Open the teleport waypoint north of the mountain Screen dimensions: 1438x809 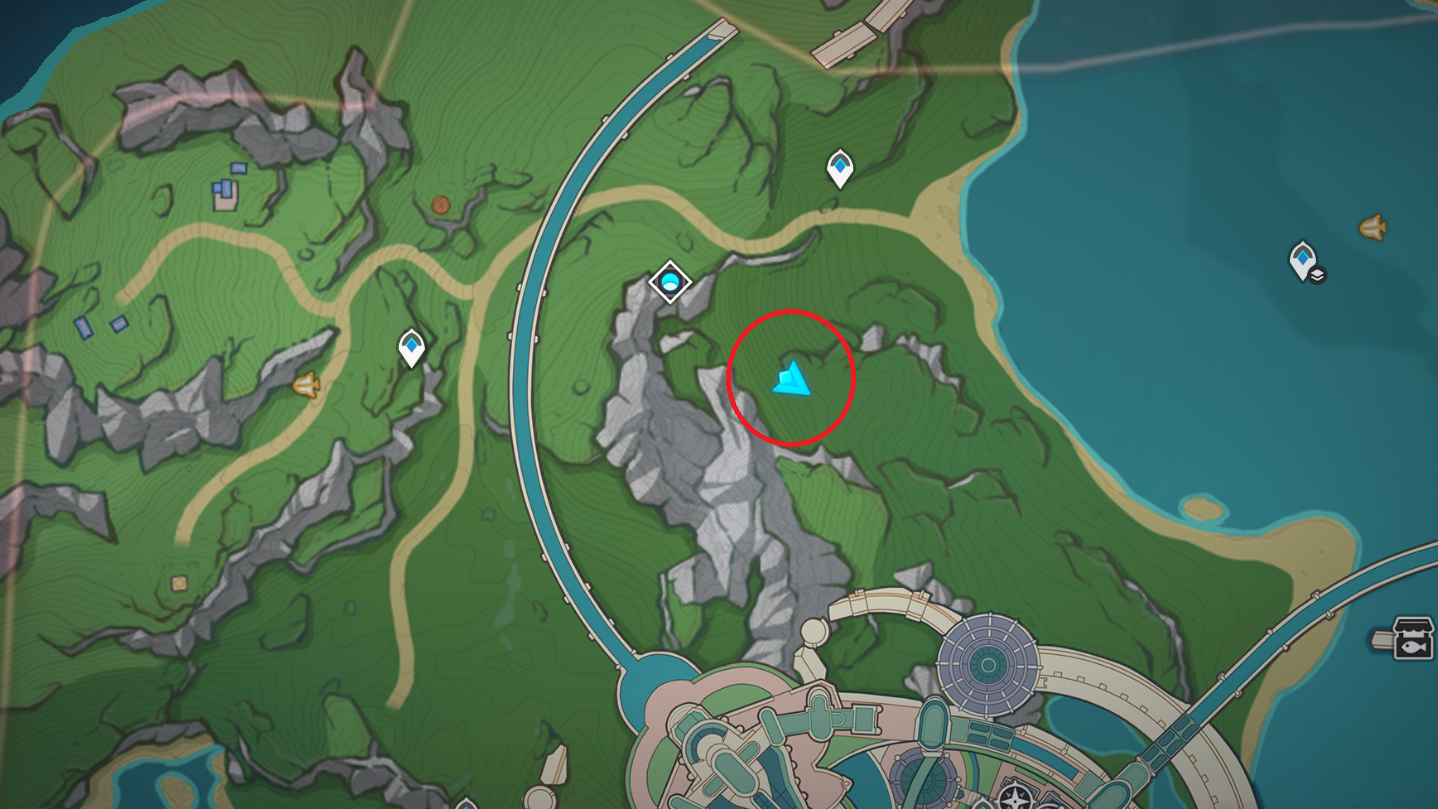click(x=841, y=168)
